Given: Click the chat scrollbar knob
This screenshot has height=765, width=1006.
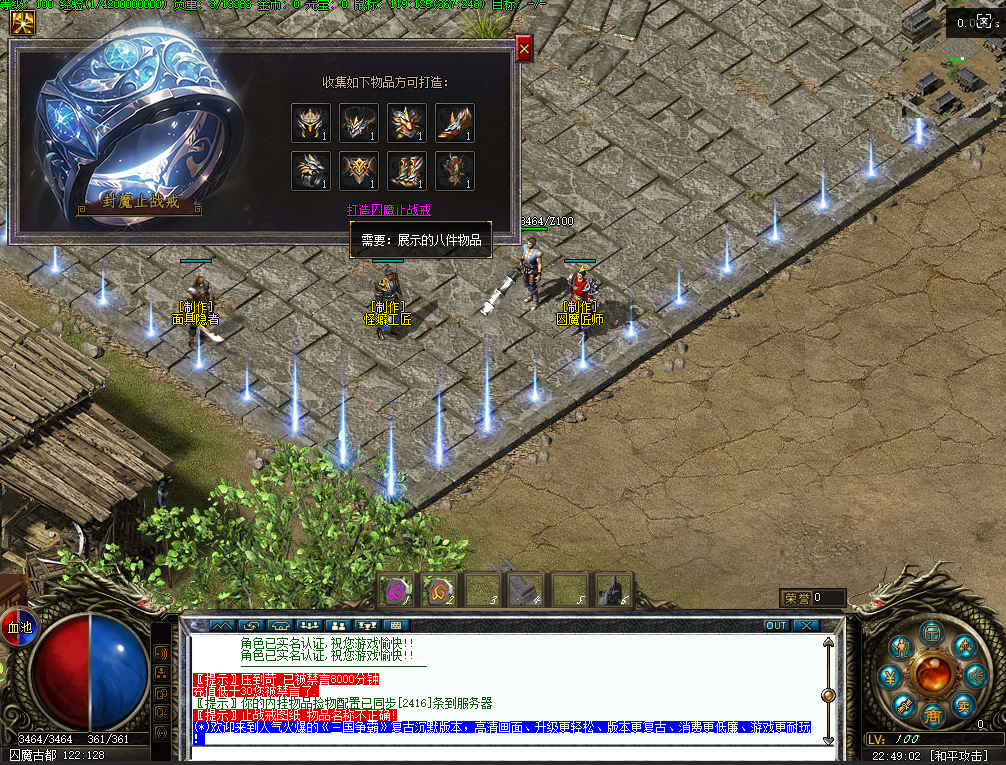Looking at the screenshot, I should 828,695.
